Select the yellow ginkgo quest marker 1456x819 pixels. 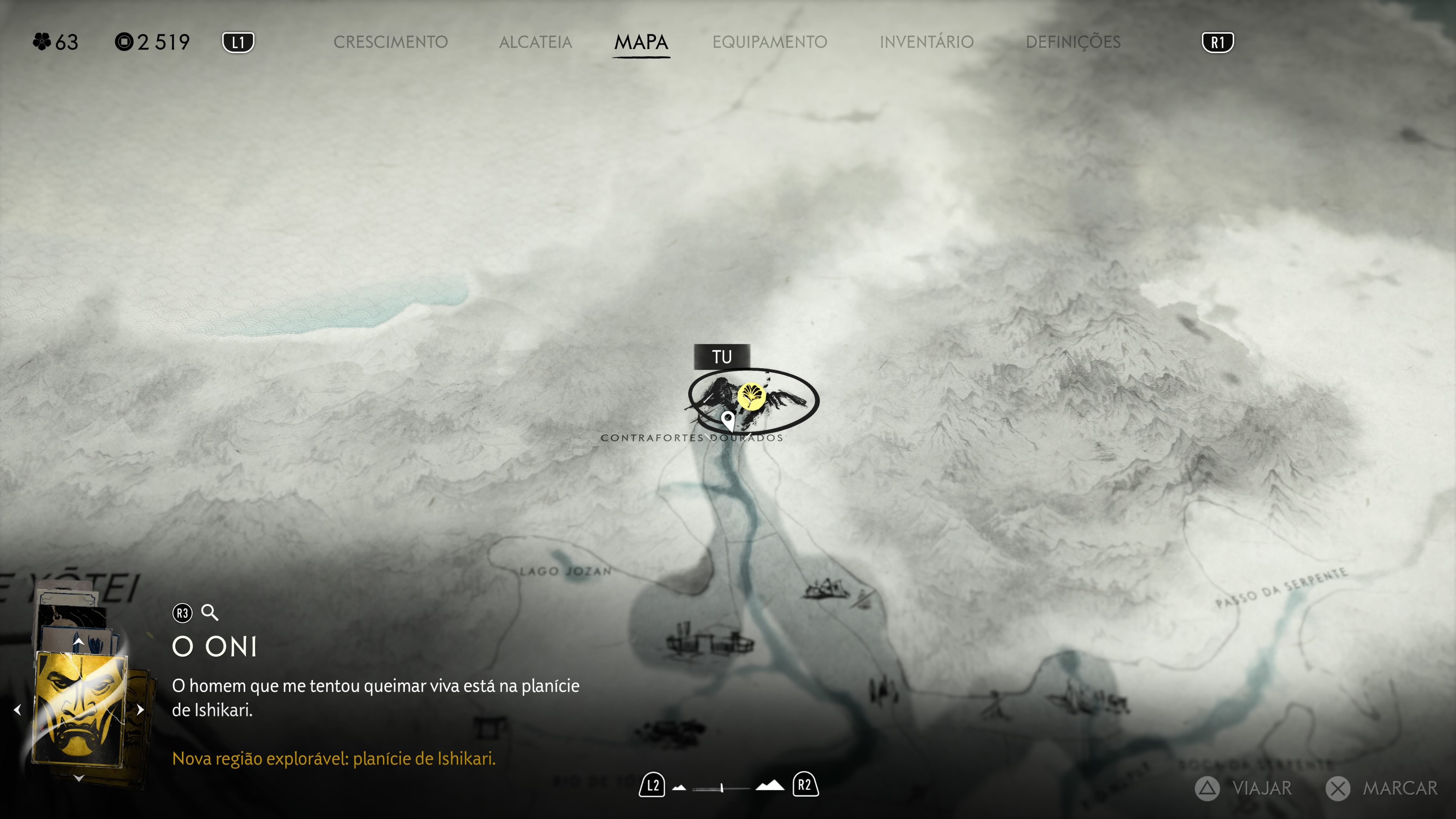point(752,397)
